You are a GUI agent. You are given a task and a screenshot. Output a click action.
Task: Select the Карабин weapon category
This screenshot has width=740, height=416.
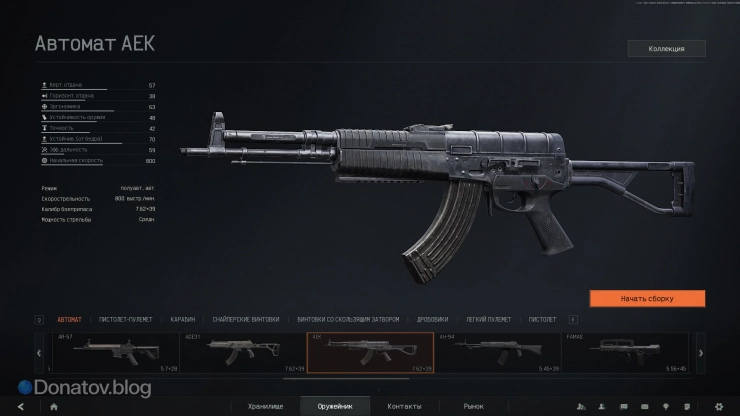tap(182, 319)
